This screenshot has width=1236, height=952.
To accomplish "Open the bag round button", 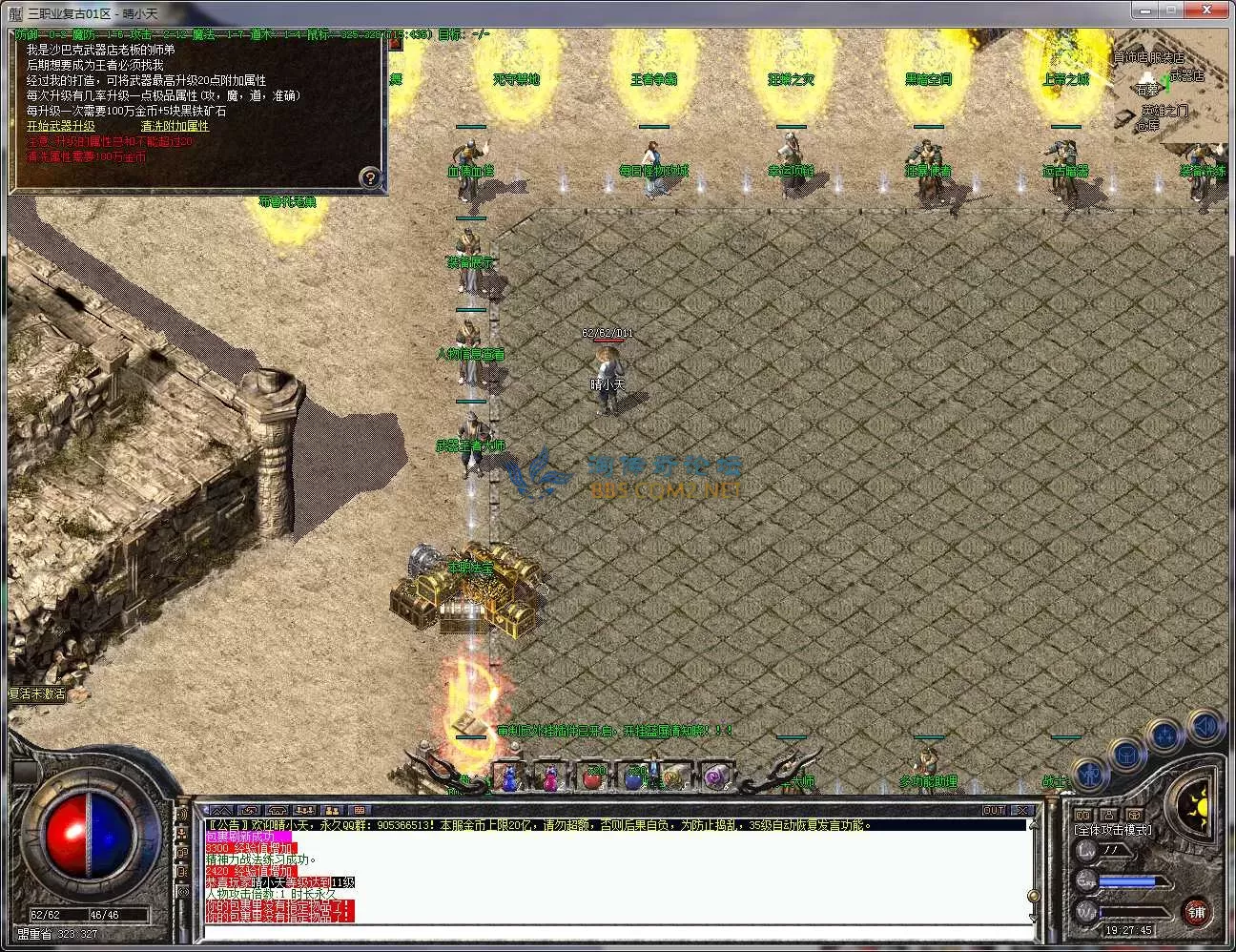I will tap(1126, 756).
